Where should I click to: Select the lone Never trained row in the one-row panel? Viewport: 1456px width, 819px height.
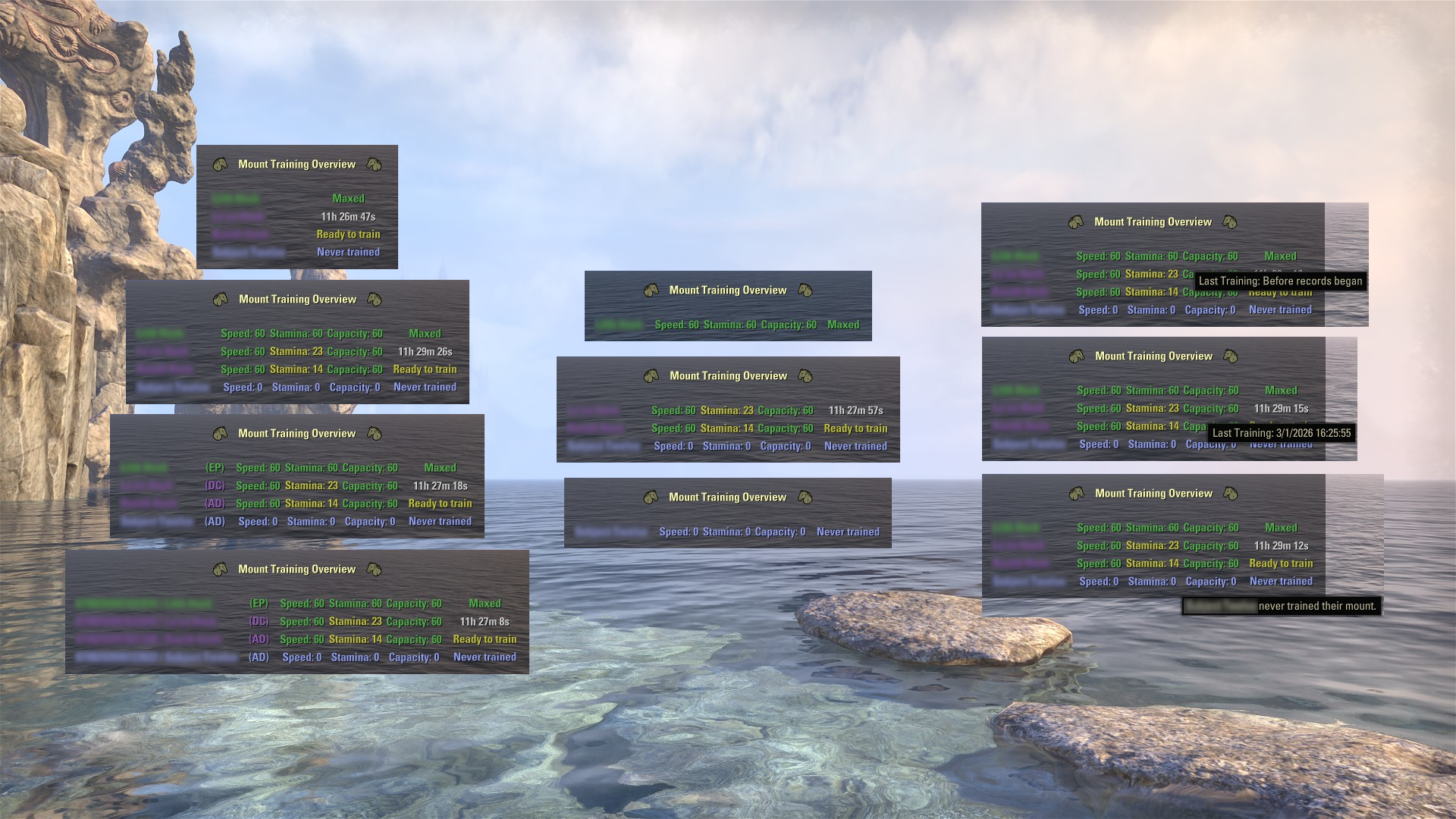[x=728, y=532]
